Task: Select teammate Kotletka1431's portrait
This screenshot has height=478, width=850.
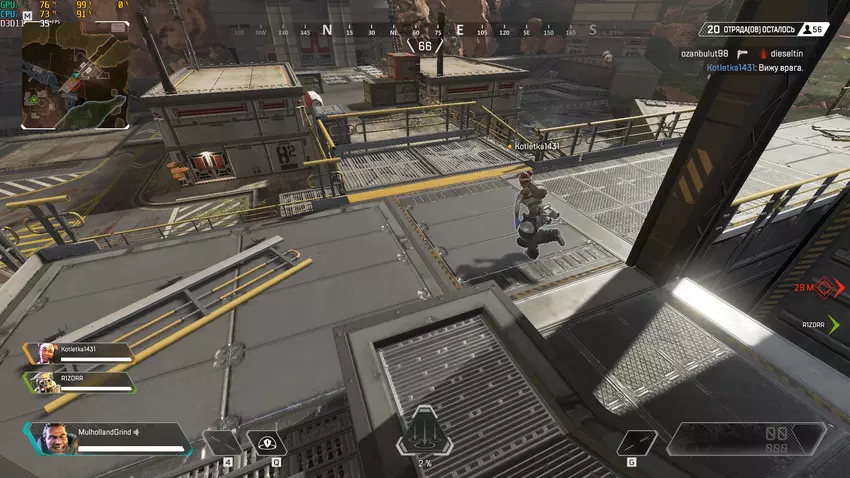Action: tap(46, 352)
